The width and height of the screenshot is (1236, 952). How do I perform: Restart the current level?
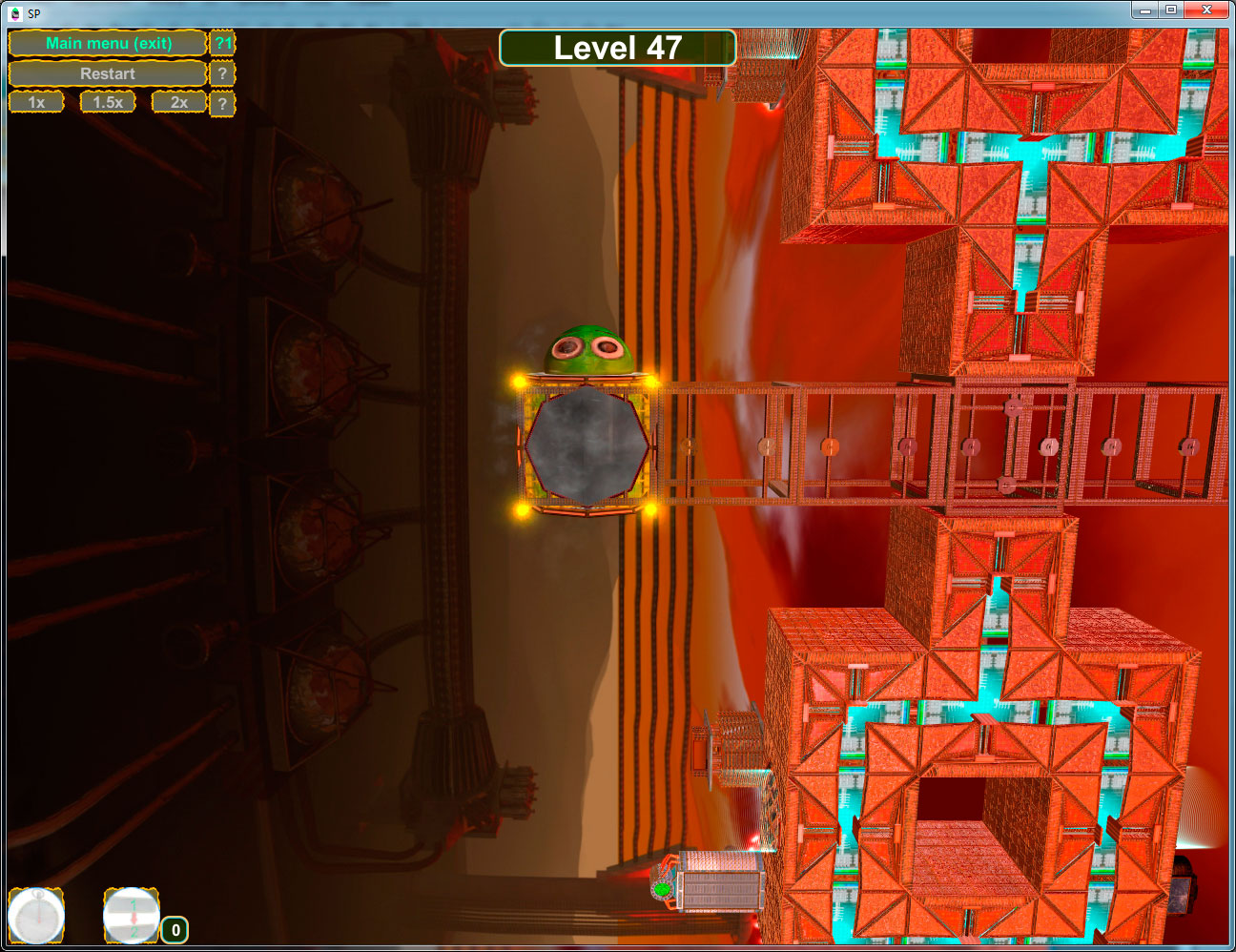click(x=108, y=73)
